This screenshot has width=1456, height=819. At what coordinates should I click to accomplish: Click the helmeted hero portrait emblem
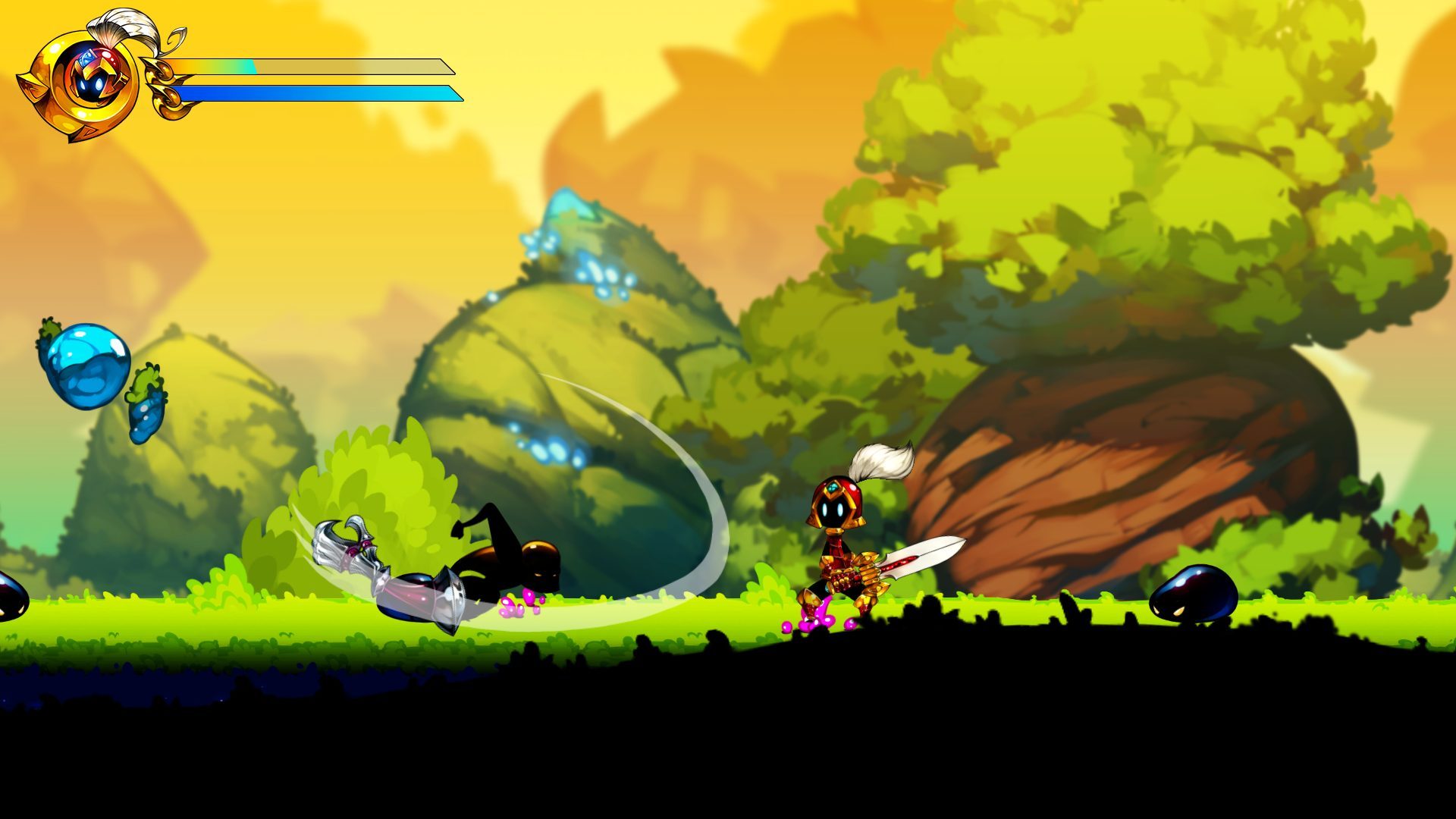pyautogui.click(x=89, y=78)
